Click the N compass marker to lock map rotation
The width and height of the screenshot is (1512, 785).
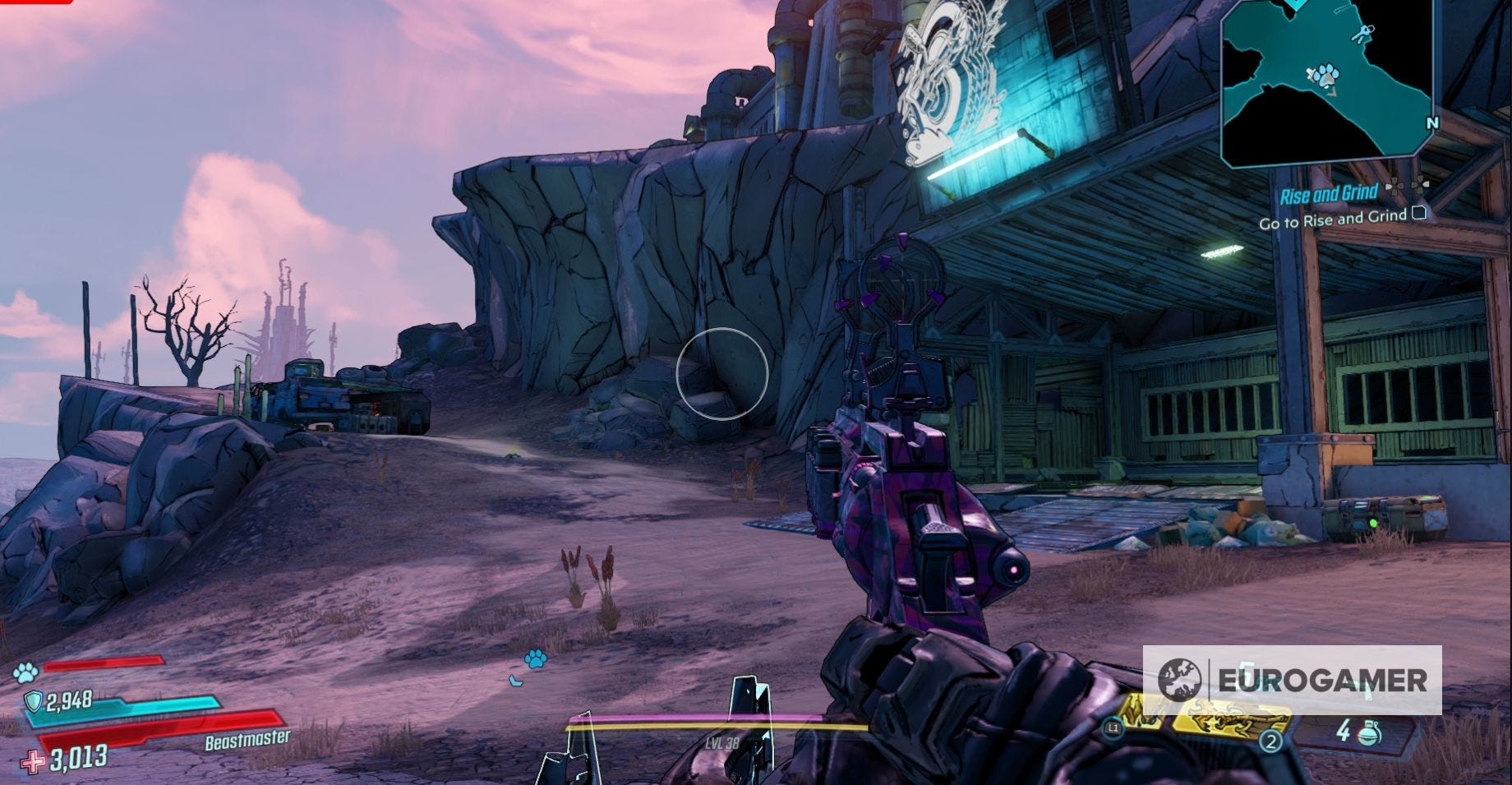click(1433, 122)
